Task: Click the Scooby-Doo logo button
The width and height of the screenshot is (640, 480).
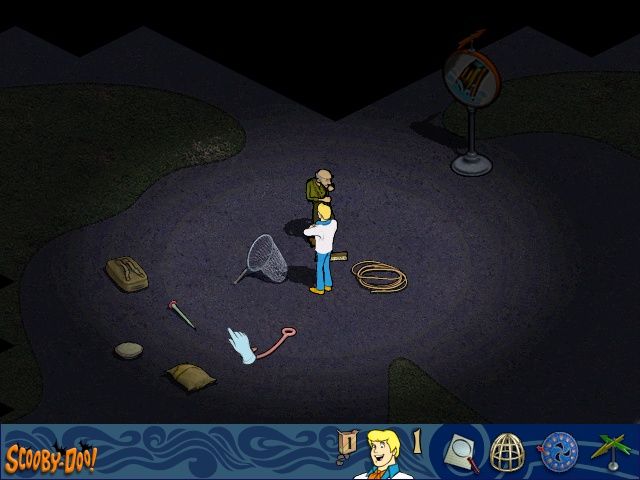Action: [x=50, y=461]
